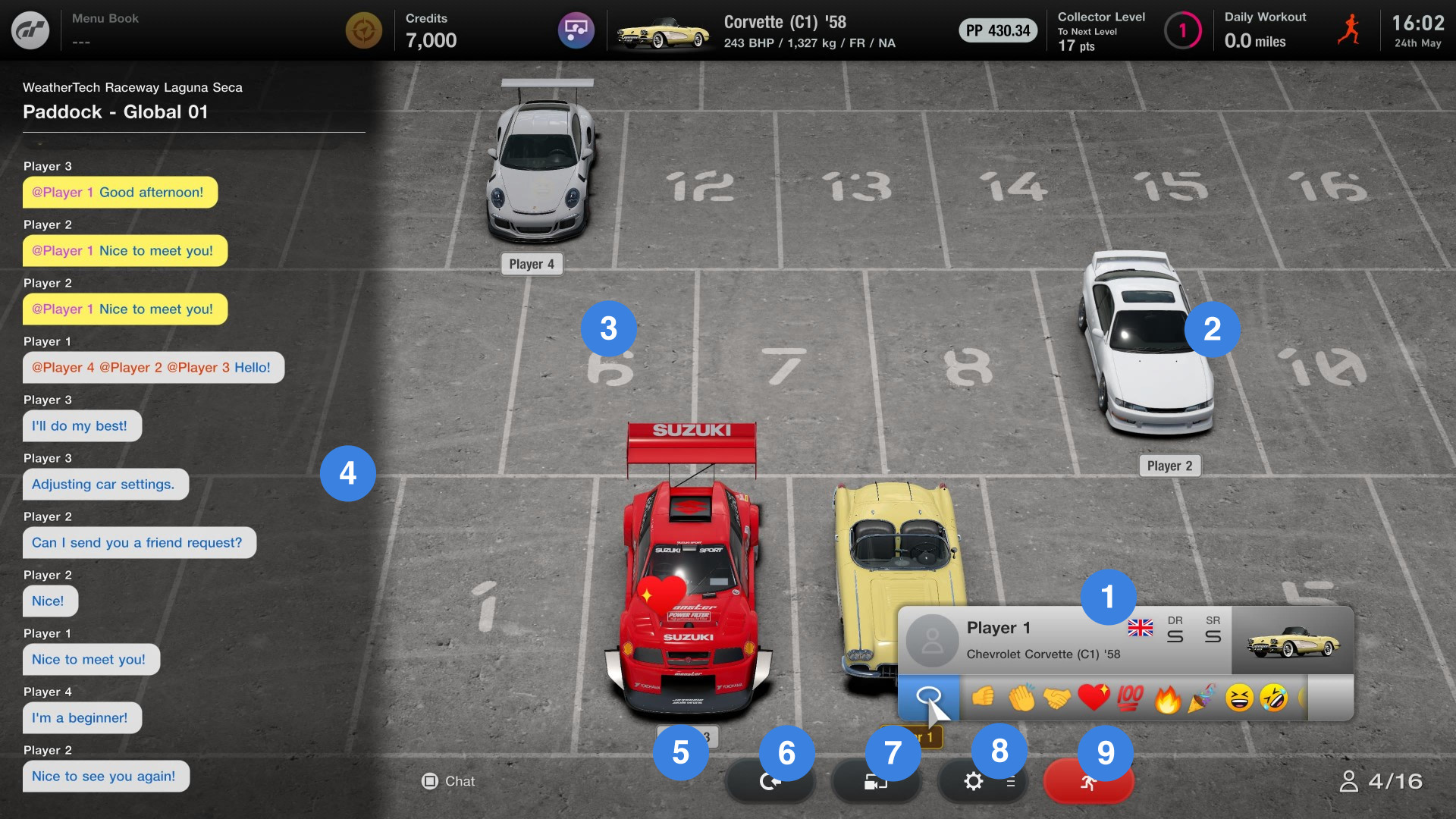Send the fire emoji reaction

pos(1169,698)
